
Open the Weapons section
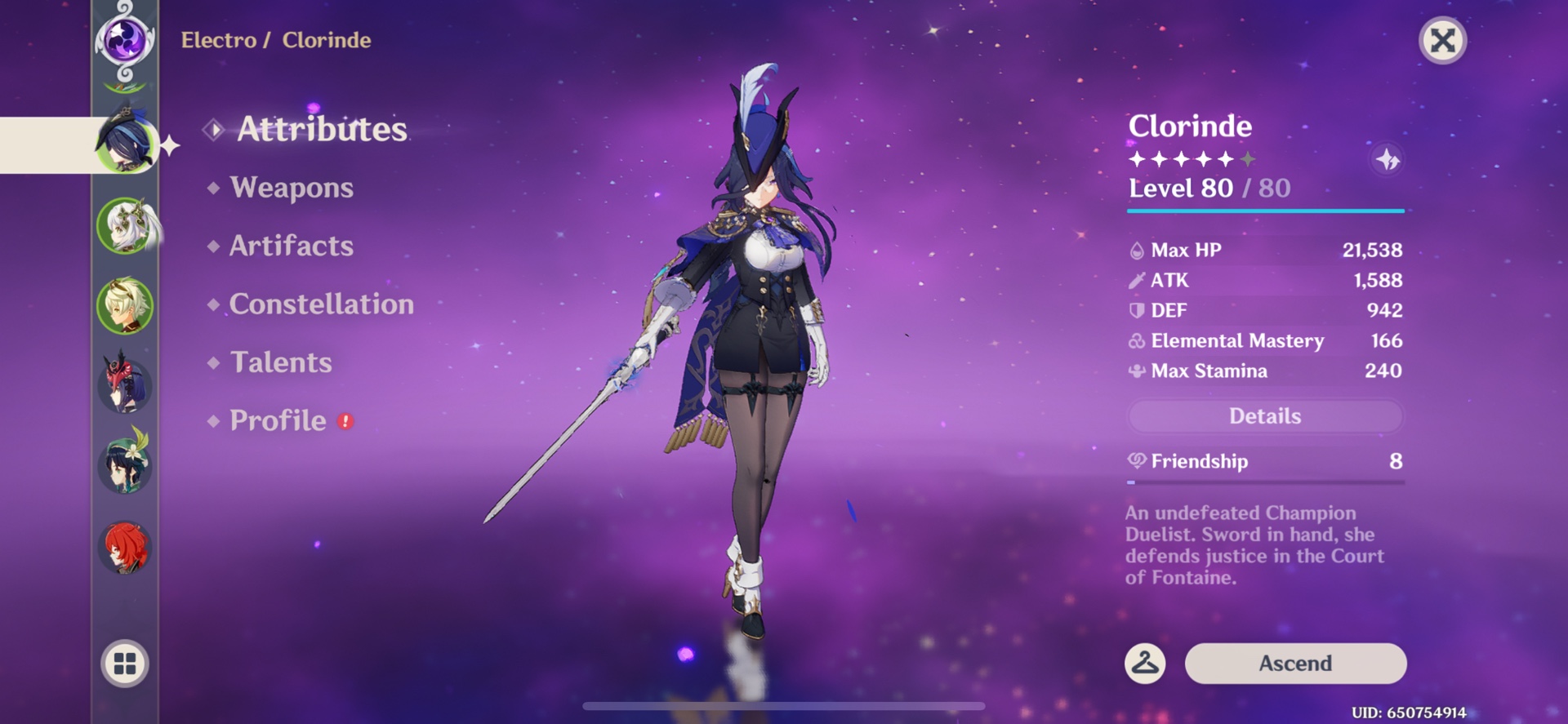tap(292, 188)
